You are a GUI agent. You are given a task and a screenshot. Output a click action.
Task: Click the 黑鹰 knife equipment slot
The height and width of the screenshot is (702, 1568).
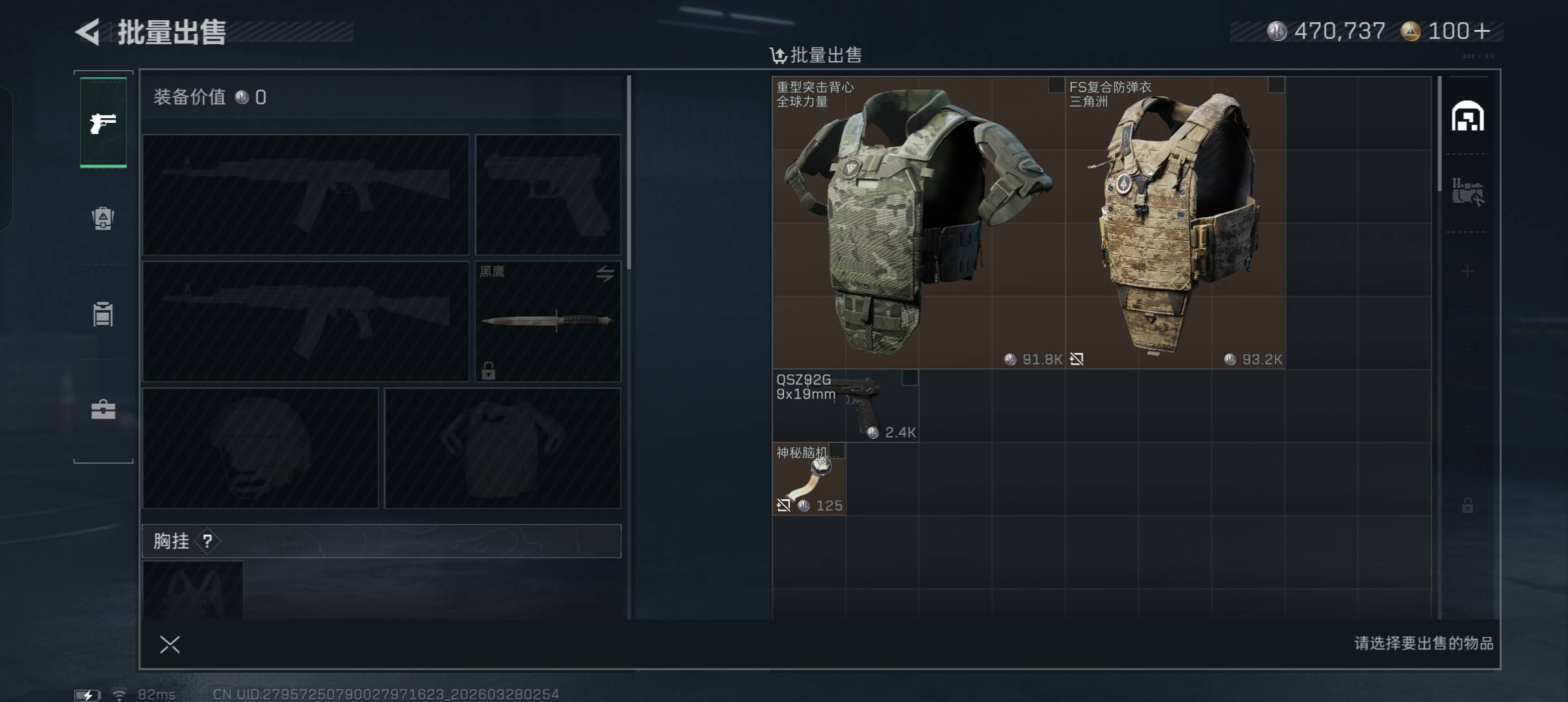tap(547, 321)
